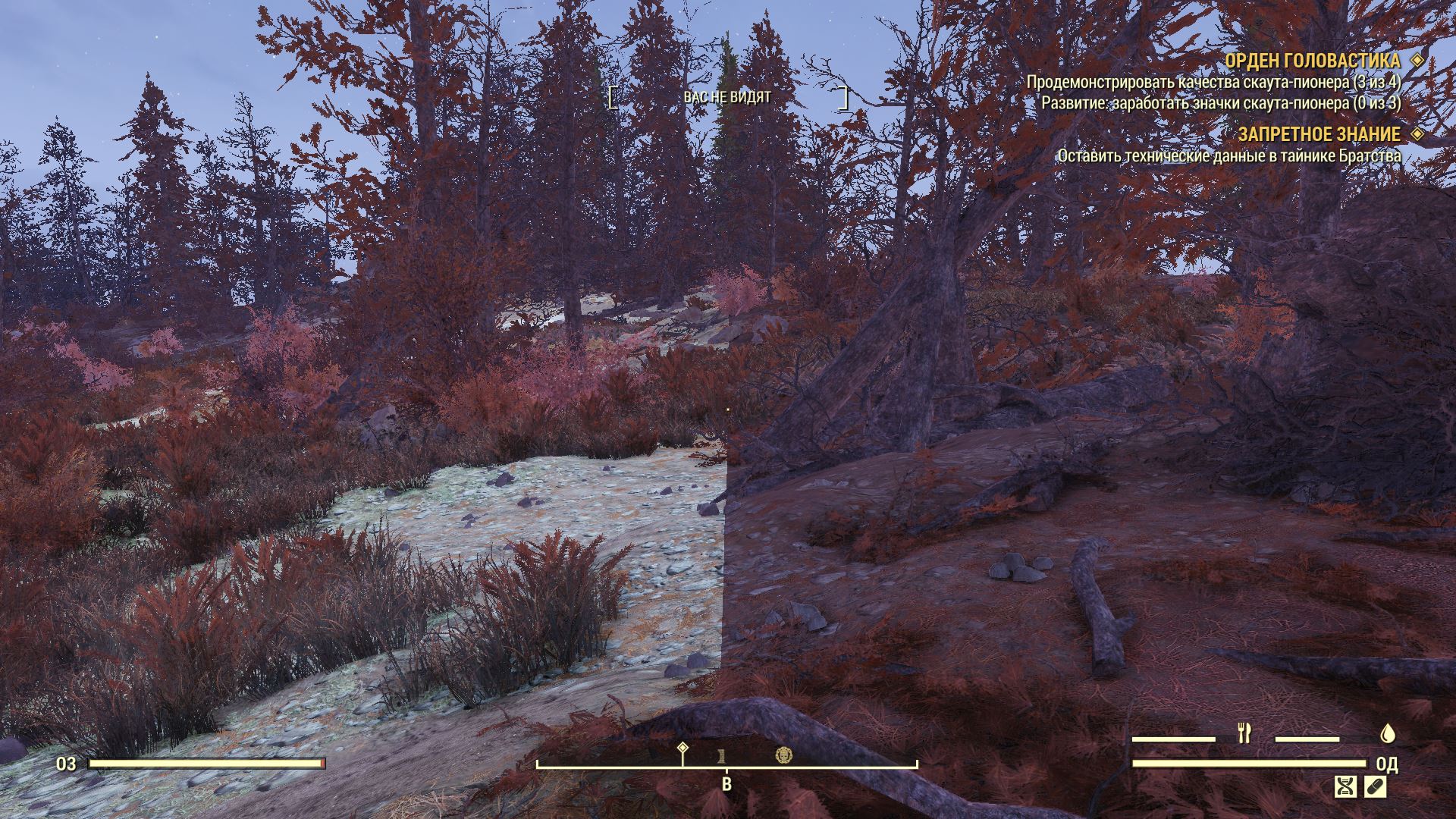Click the fork and knife hunger icon
This screenshot has width=1456, height=819.
tap(1244, 733)
